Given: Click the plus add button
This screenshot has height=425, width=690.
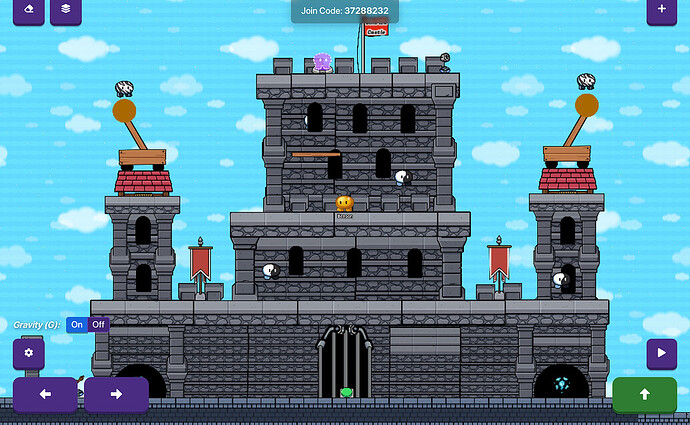Looking at the screenshot, I should click(x=661, y=10).
